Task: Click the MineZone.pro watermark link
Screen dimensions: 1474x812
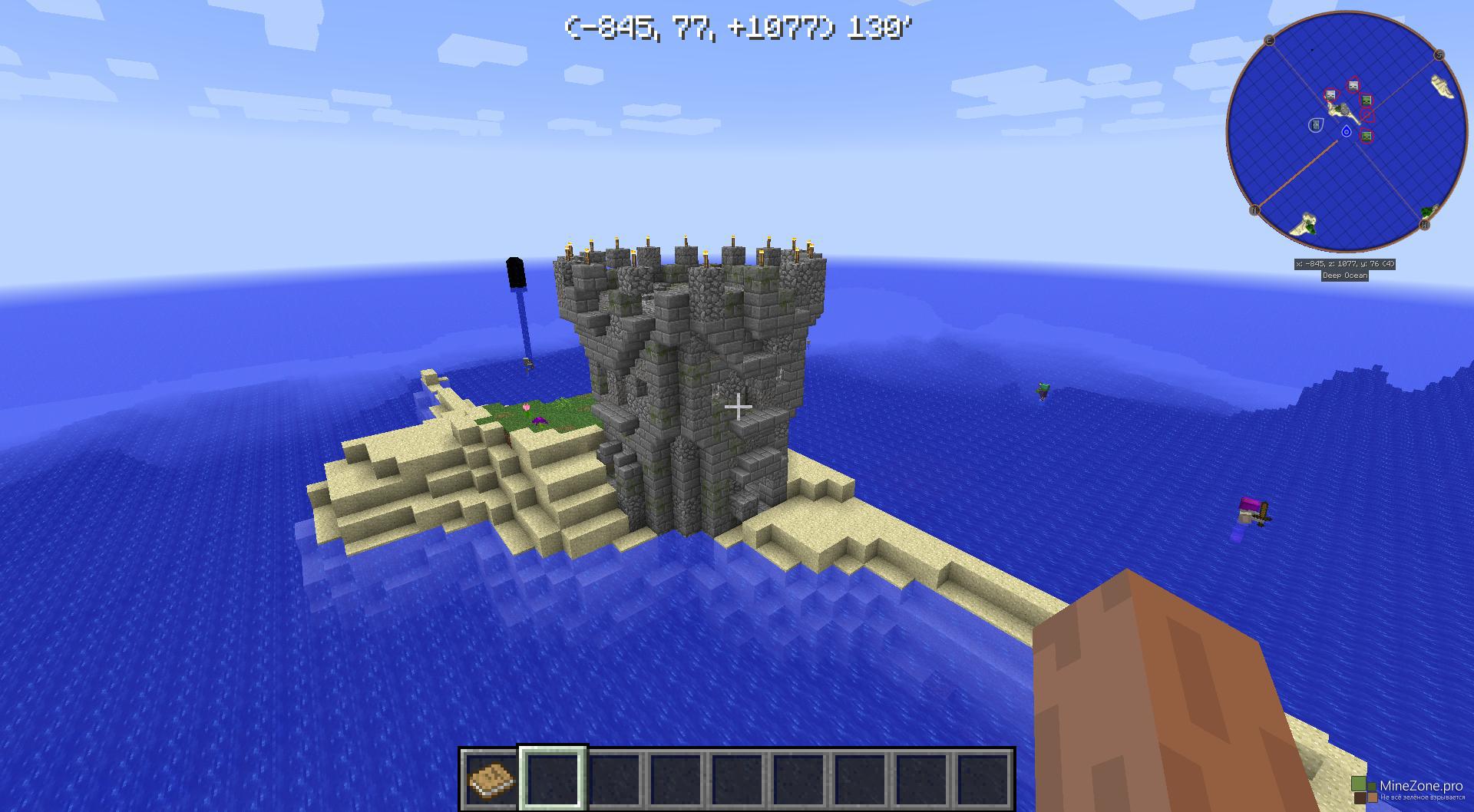Action: [x=1420, y=786]
